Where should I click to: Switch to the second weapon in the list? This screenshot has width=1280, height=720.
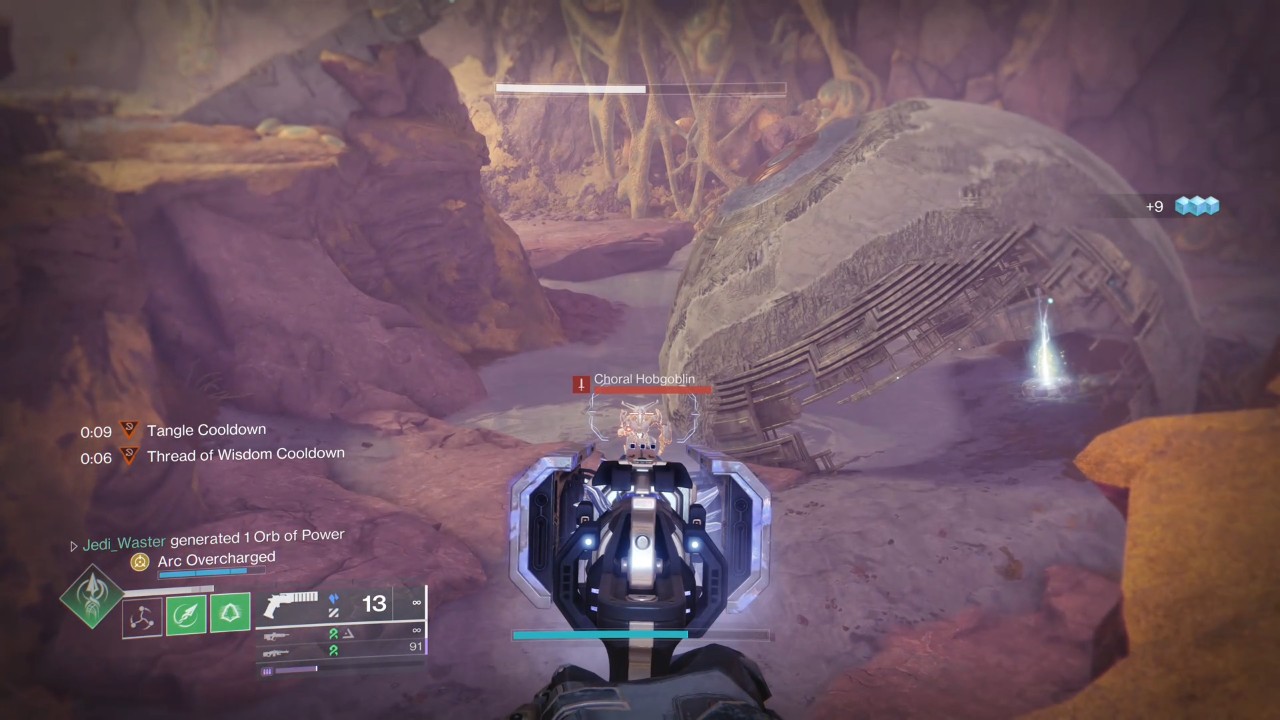pos(277,634)
